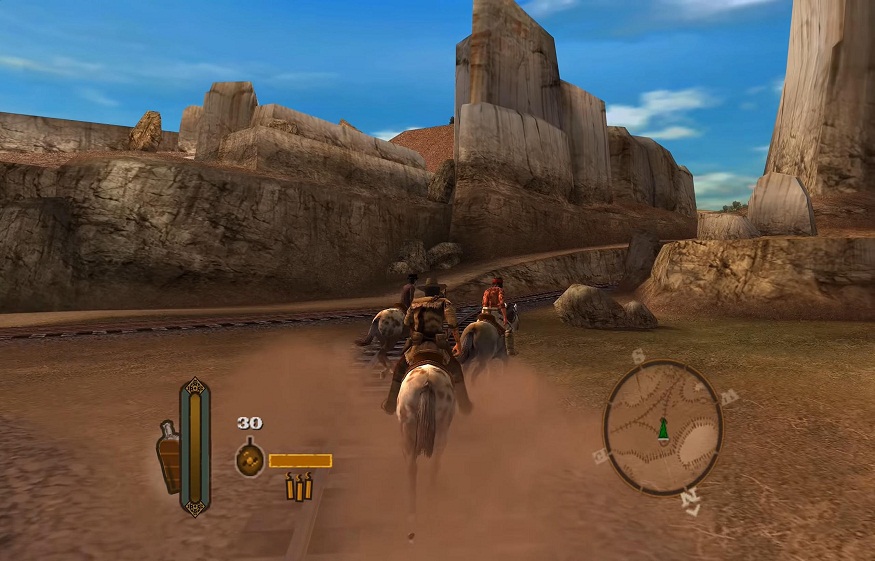The width and height of the screenshot is (875, 561).
Task: Open the circular minimap
Action: point(663,428)
